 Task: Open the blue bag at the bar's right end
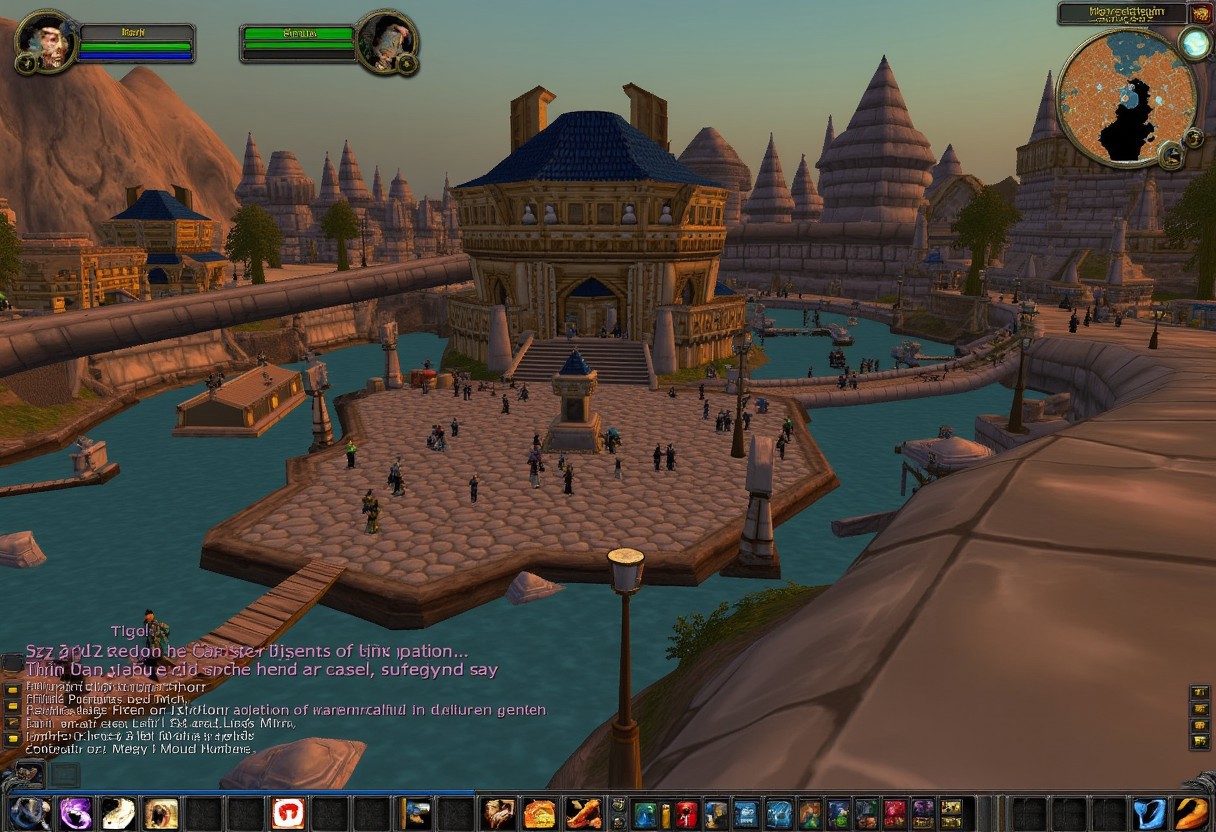[x=1149, y=813]
